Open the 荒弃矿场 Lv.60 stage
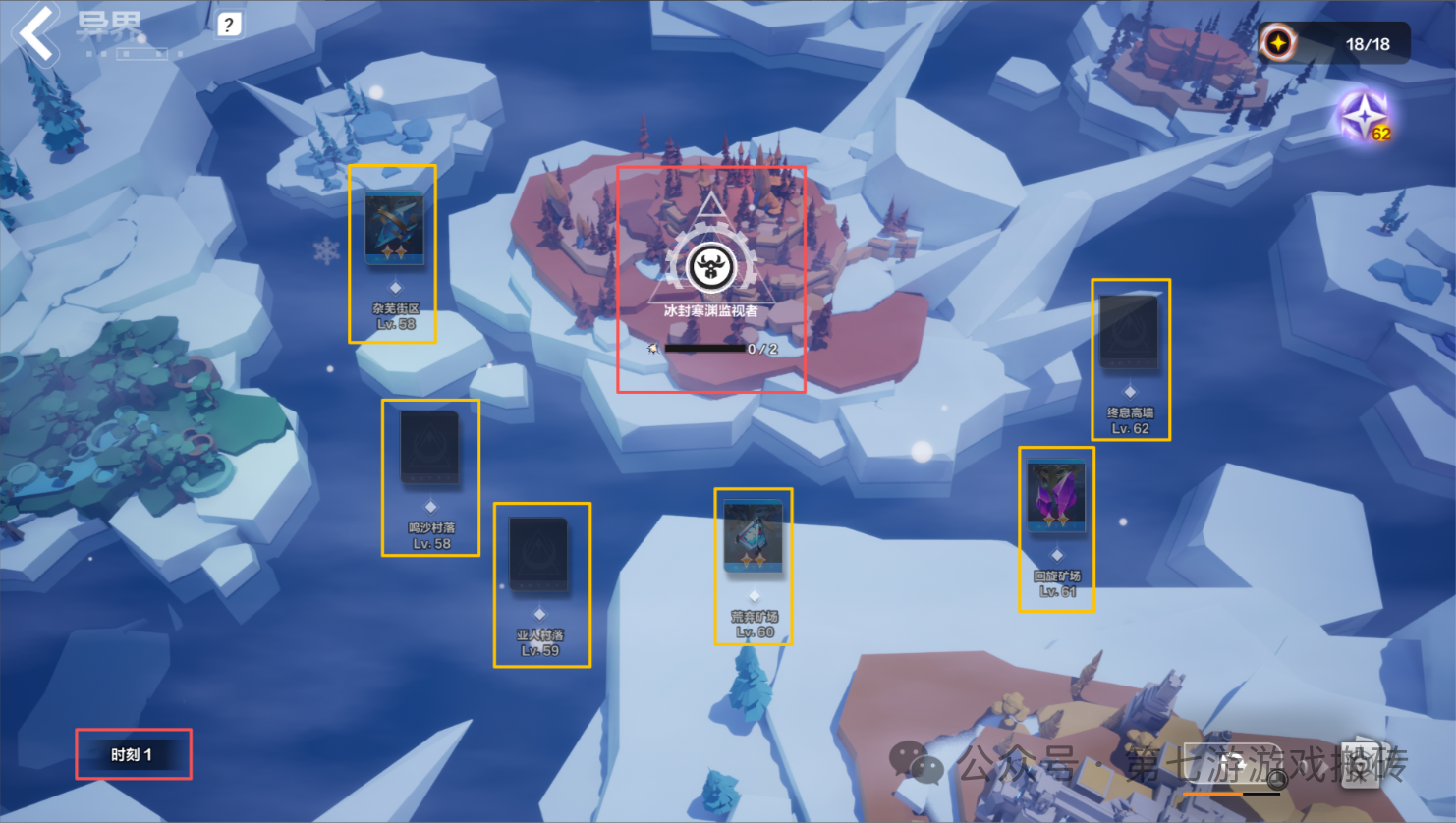The height and width of the screenshot is (823, 1456). point(754,537)
